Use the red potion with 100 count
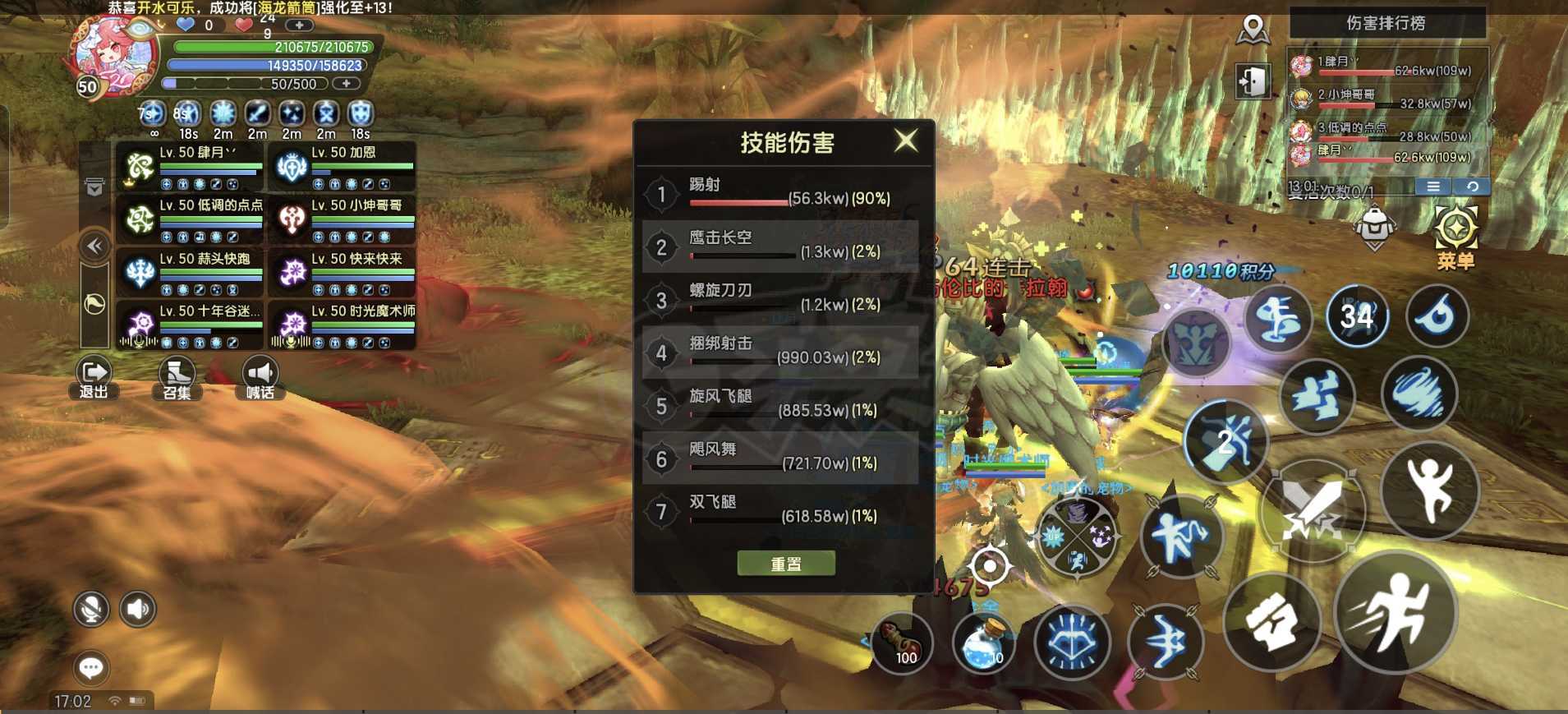Screen dimensions: 1568x714 point(903,643)
